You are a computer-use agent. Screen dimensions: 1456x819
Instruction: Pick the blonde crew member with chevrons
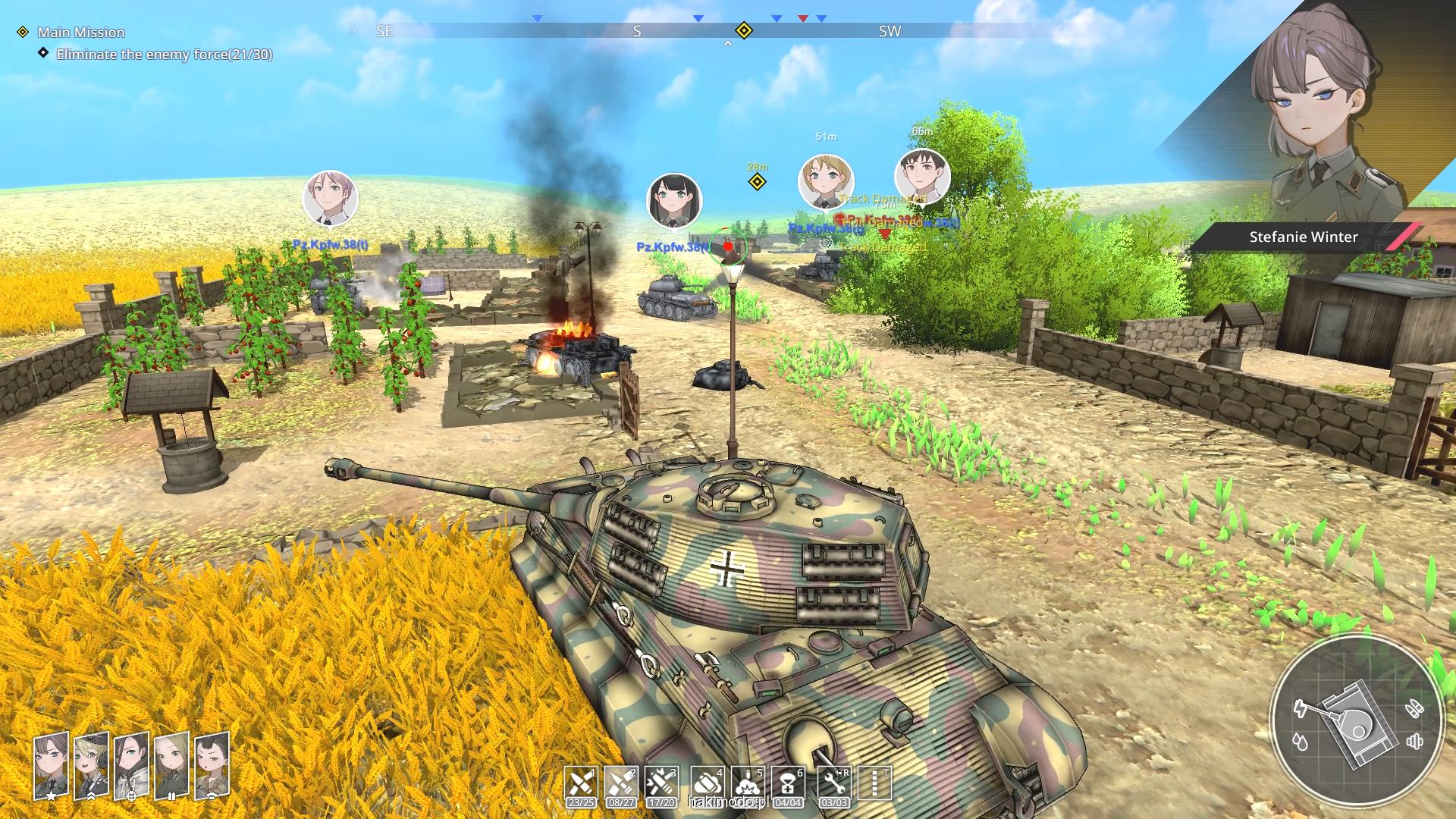click(x=92, y=766)
